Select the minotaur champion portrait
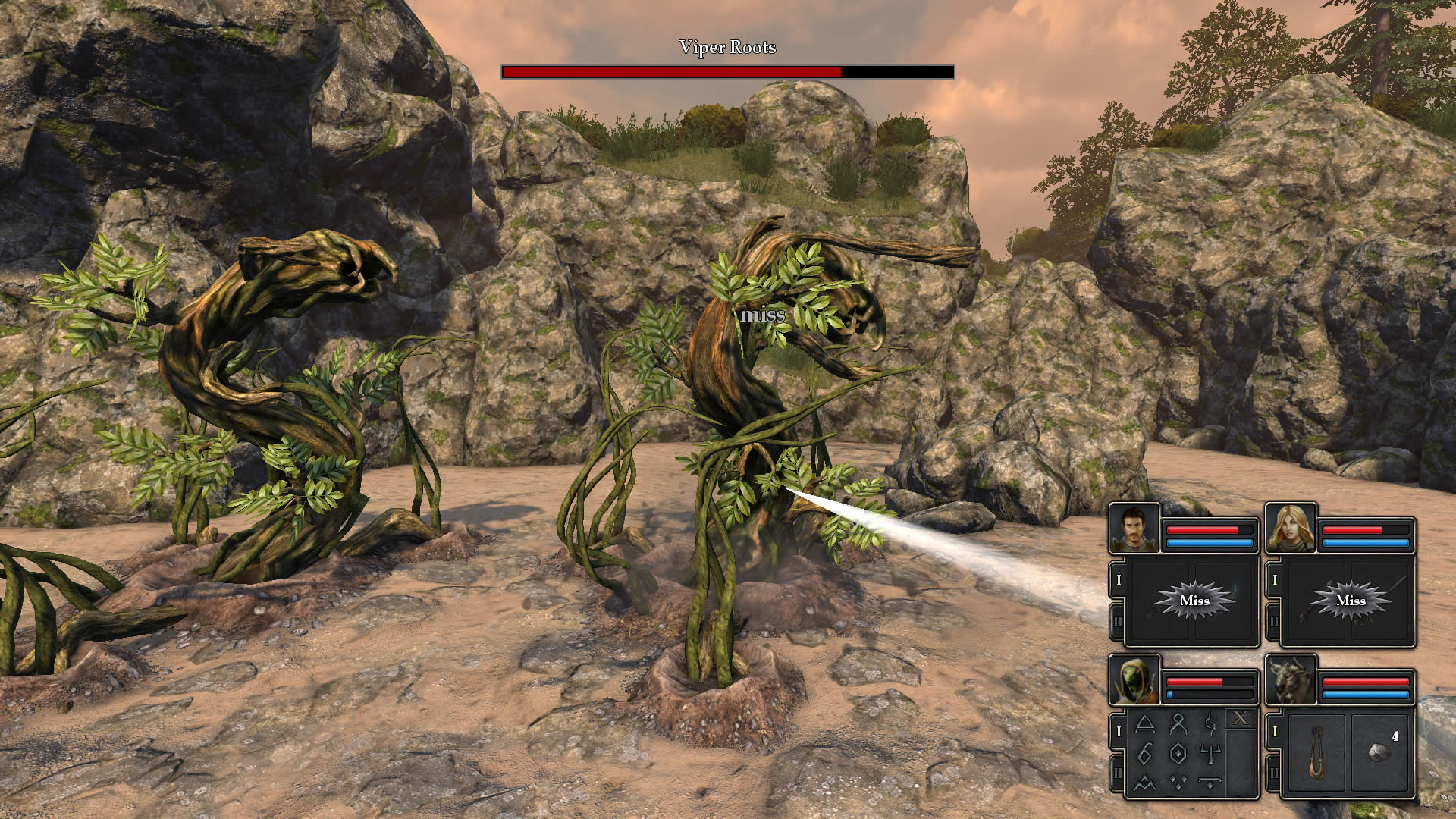The image size is (1456, 819). (1291, 680)
